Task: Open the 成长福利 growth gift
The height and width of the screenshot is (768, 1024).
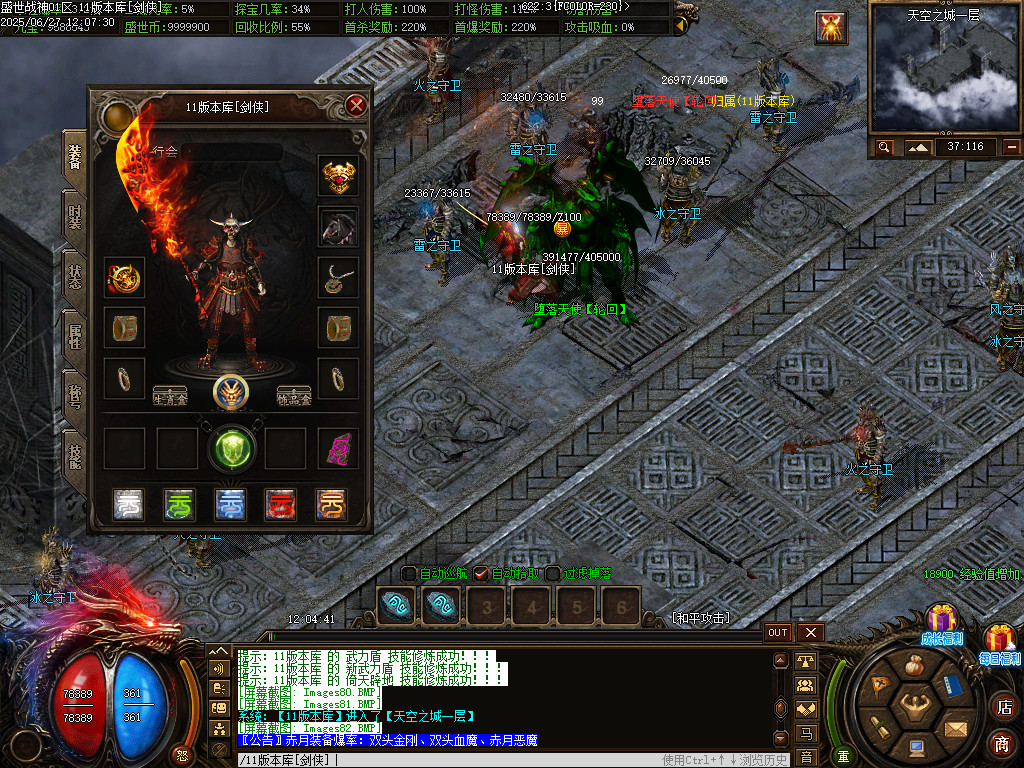Action: pyautogui.click(x=941, y=622)
